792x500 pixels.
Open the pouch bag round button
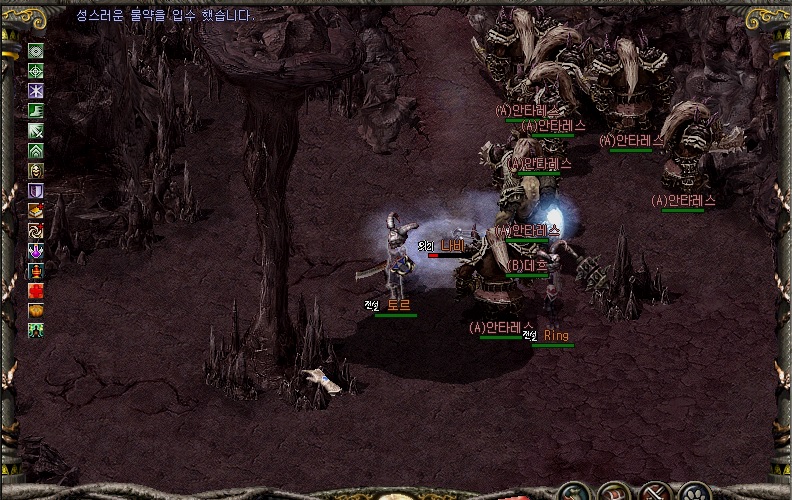(x=574, y=493)
